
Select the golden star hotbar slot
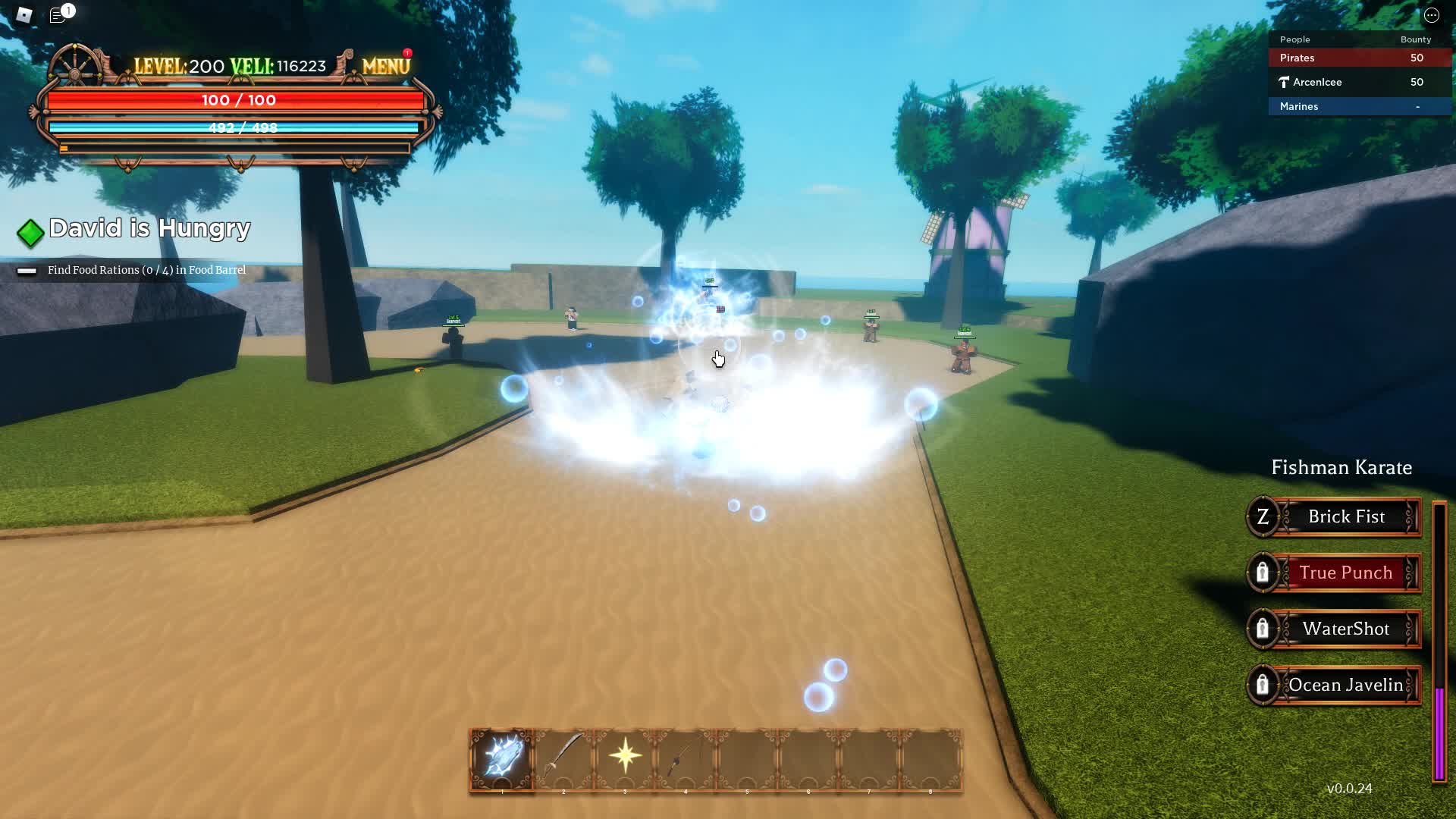[625, 758]
